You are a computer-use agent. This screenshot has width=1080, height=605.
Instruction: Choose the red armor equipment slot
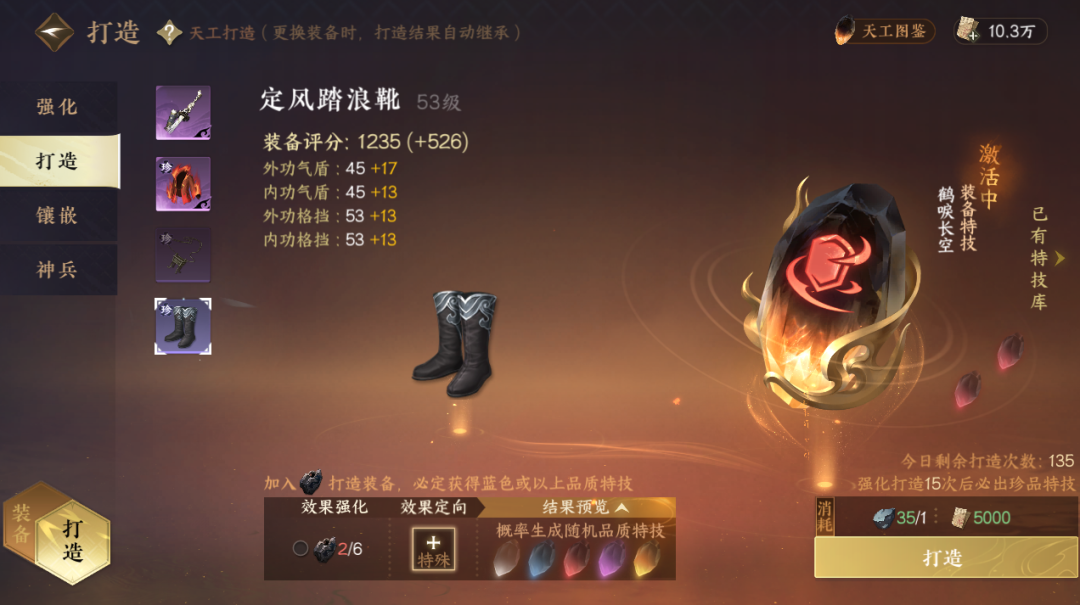click(x=183, y=184)
